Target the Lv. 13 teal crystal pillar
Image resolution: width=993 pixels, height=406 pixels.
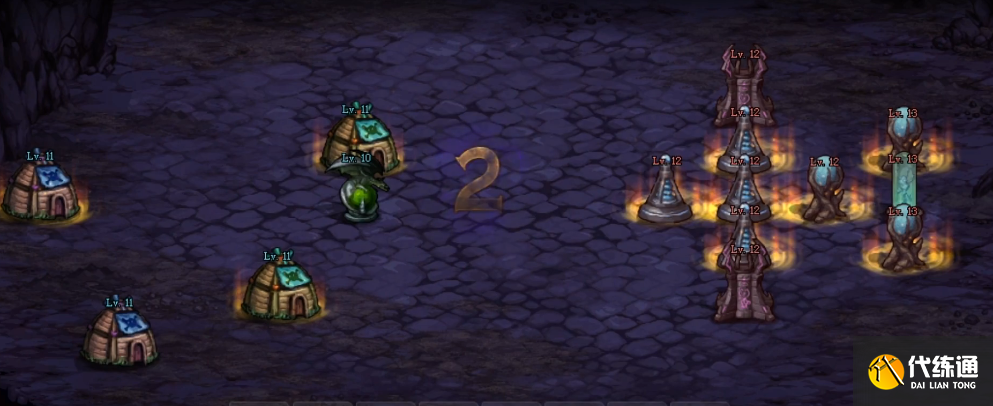[904, 185]
